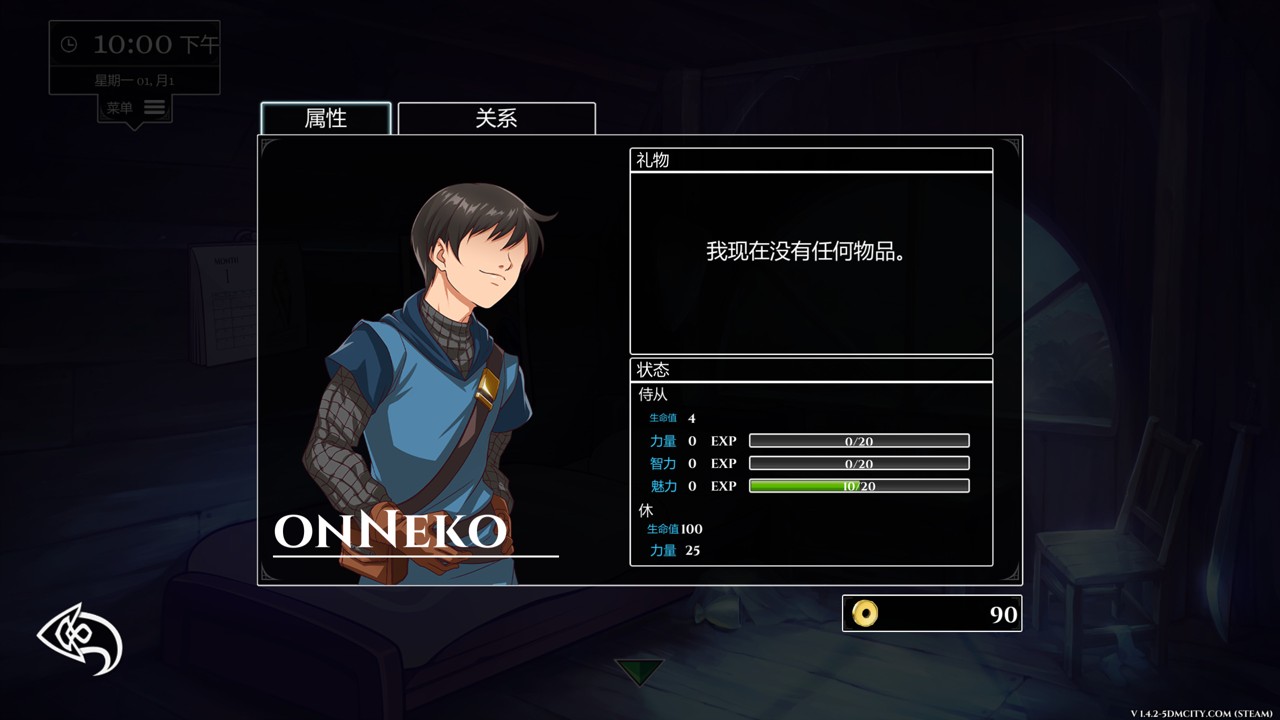Switch to the 属性 tab
Image resolution: width=1280 pixels, height=720 pixels.
(325, 118)
